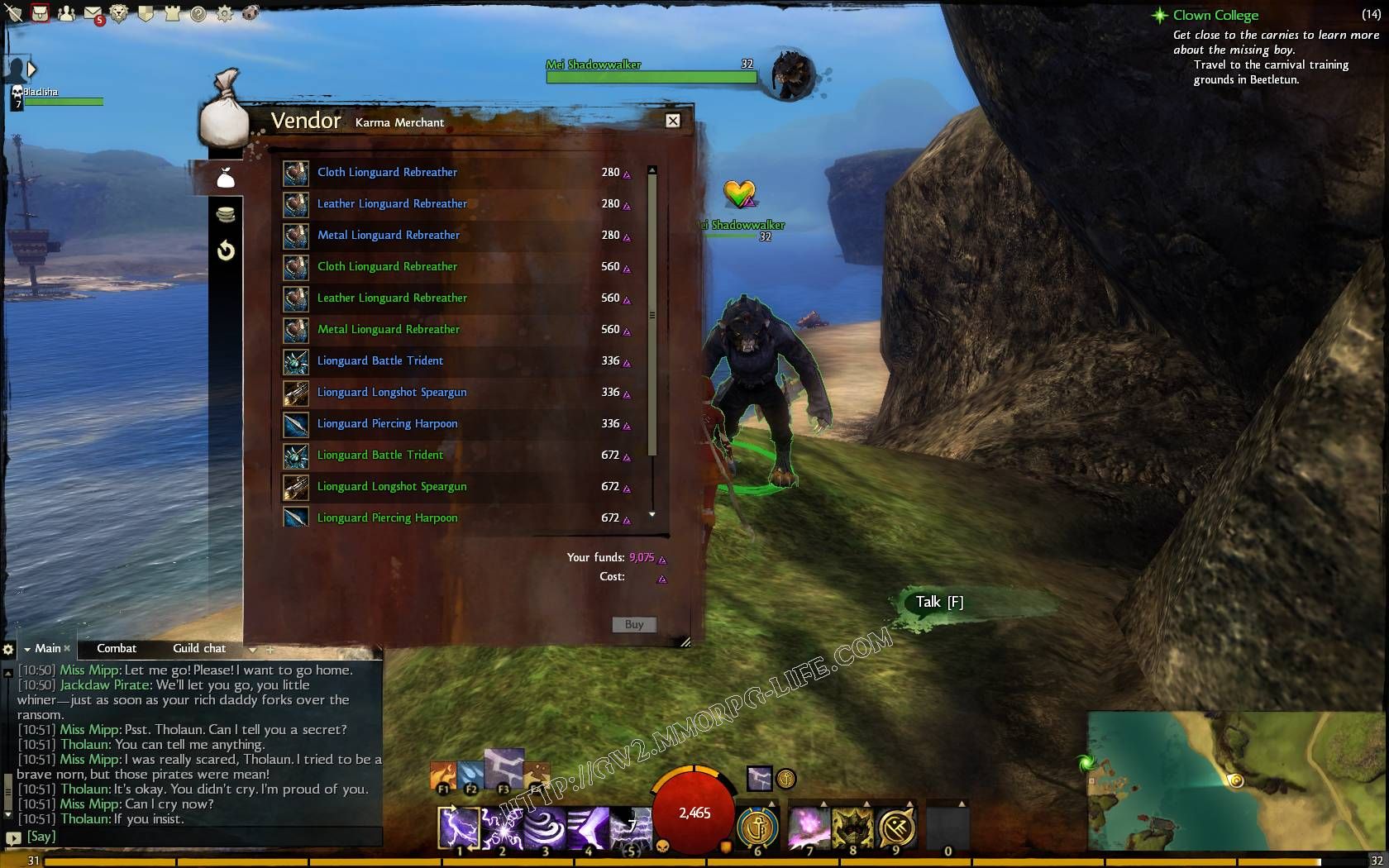Click the Buy button in vendor window
The height and width of the screenshot is (868, 1389).
(x=634, y=624)
